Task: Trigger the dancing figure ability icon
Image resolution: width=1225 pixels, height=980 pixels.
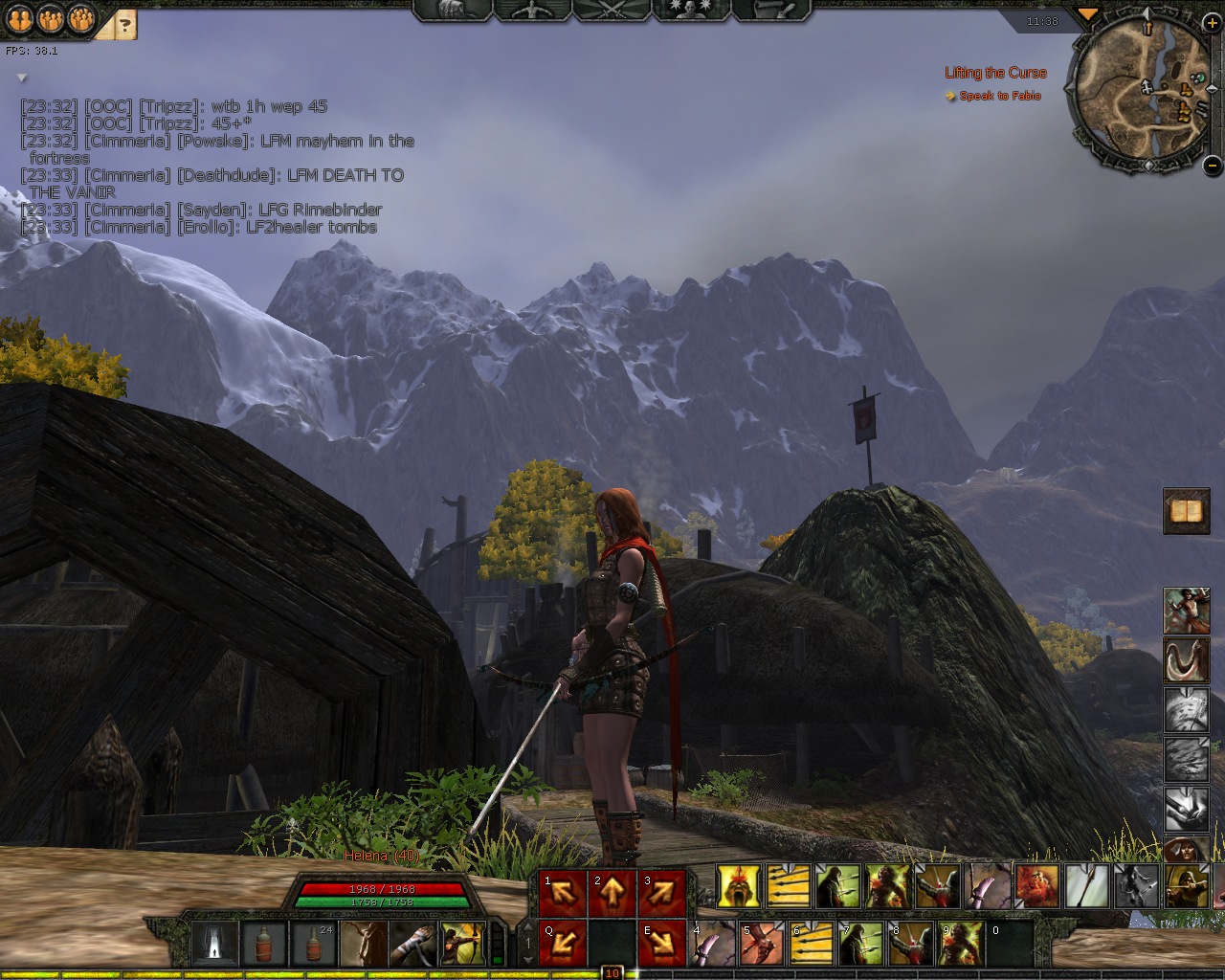Action: (1187, 611)
